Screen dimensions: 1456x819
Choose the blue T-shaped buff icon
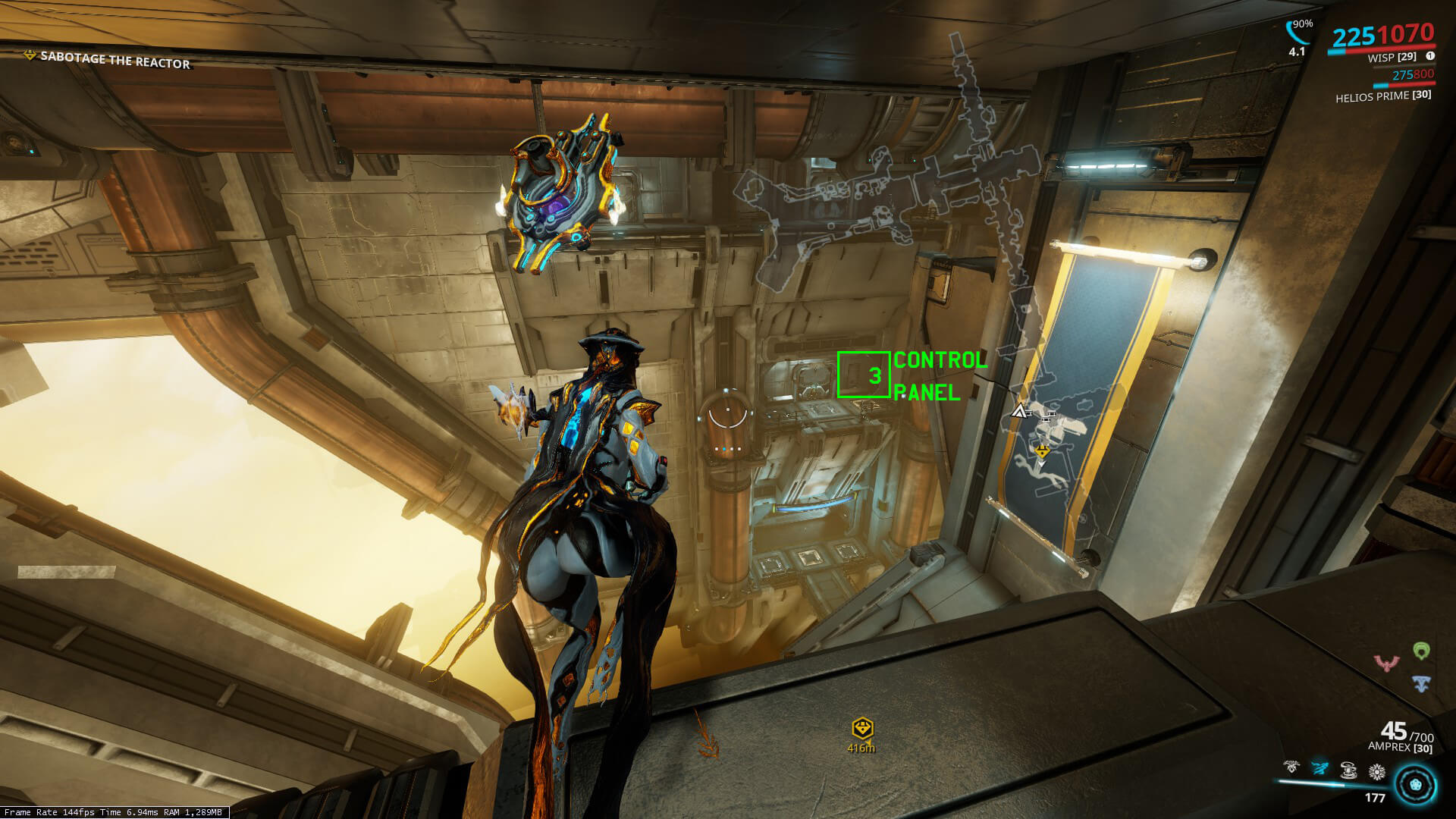click(1421, 682)
